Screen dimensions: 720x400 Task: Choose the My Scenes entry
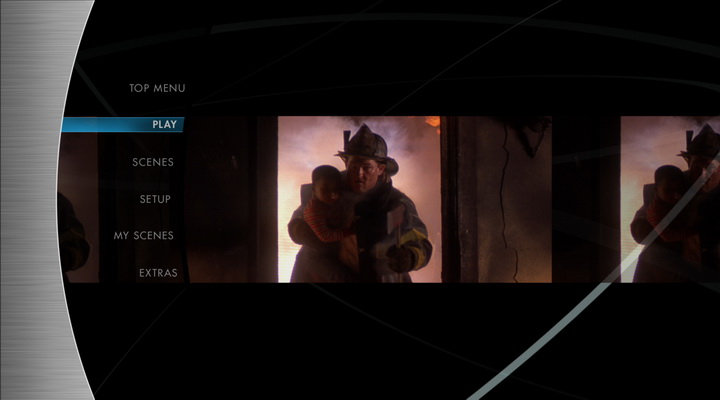tap(144, 236)
